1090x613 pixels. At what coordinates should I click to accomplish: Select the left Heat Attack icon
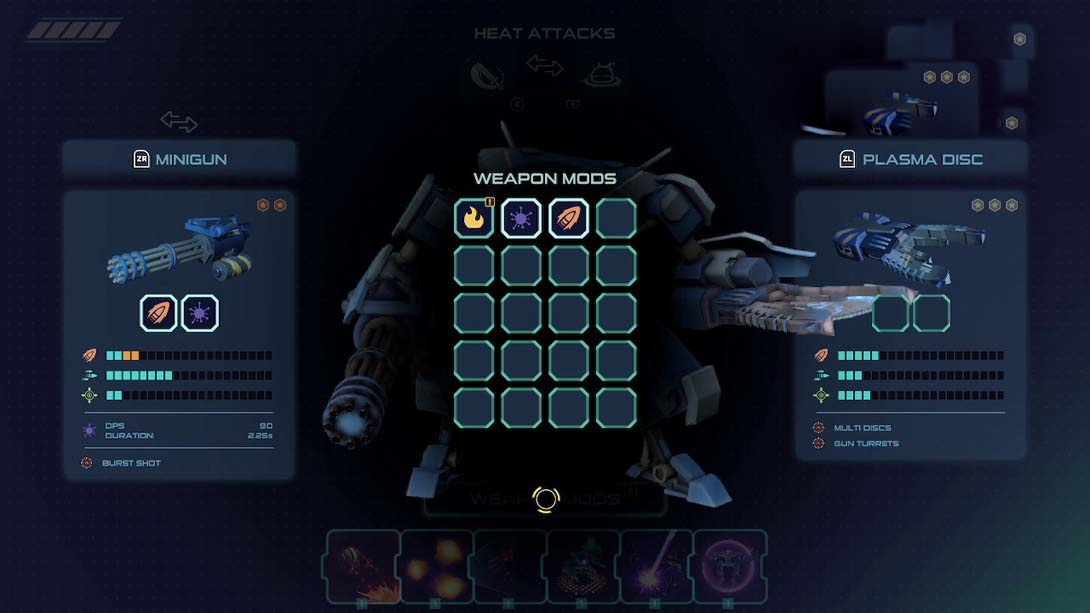[486, 75]
